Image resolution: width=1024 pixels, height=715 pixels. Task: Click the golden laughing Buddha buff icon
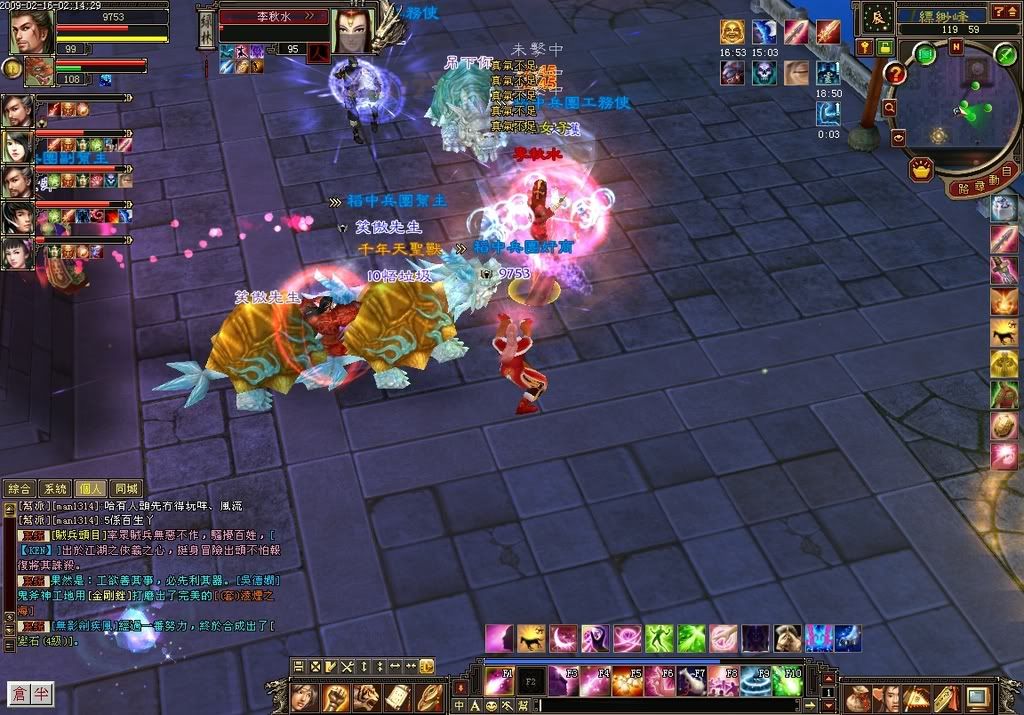[733, 32]
